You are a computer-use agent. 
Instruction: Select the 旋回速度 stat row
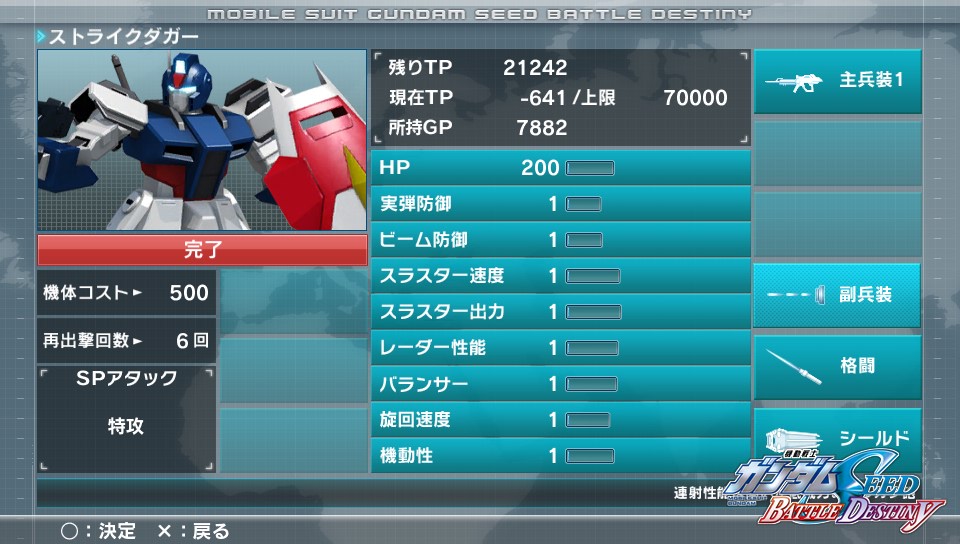(x=560, y=420)
